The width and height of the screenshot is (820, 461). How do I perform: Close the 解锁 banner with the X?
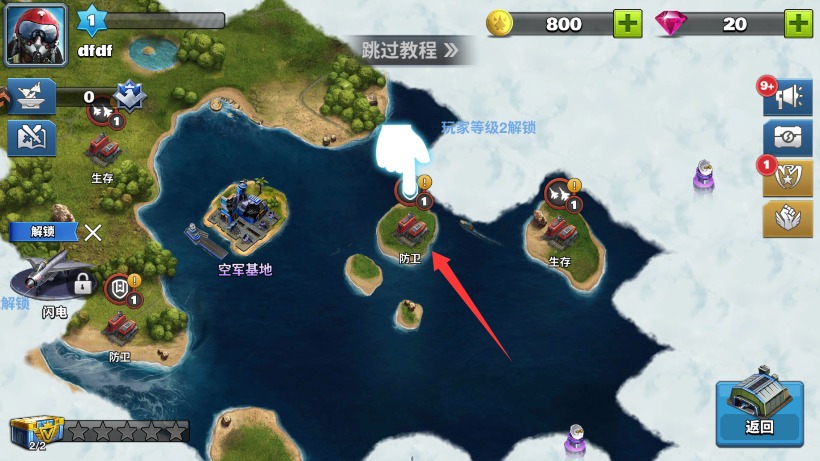click(93, 233)
